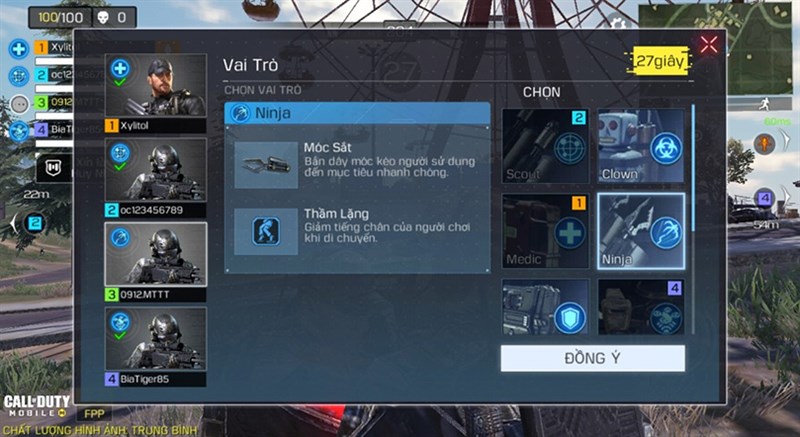Select the Scout class tile
Image resolution: width=800 pixels, height=437 pixels.
pyautogui.click(x=545, y=146)
